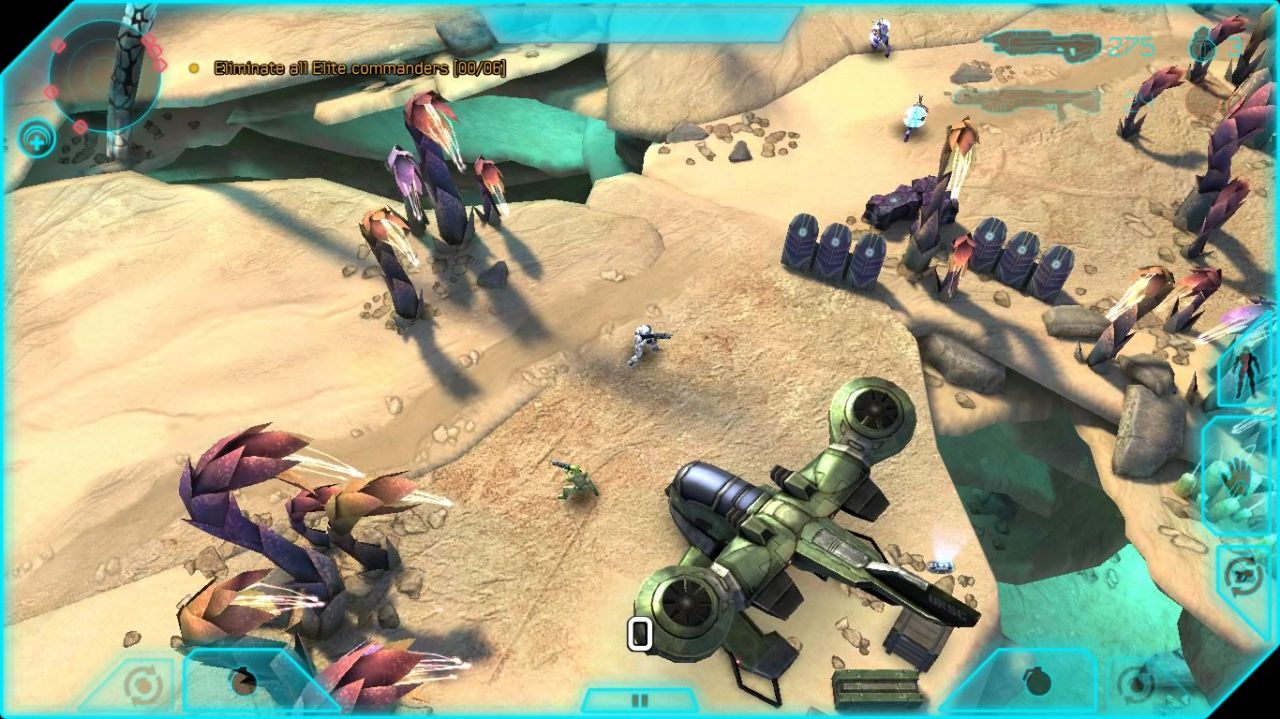
Task: Throw a grenade using the bottom-left grenade button
Action: [243, 682]
